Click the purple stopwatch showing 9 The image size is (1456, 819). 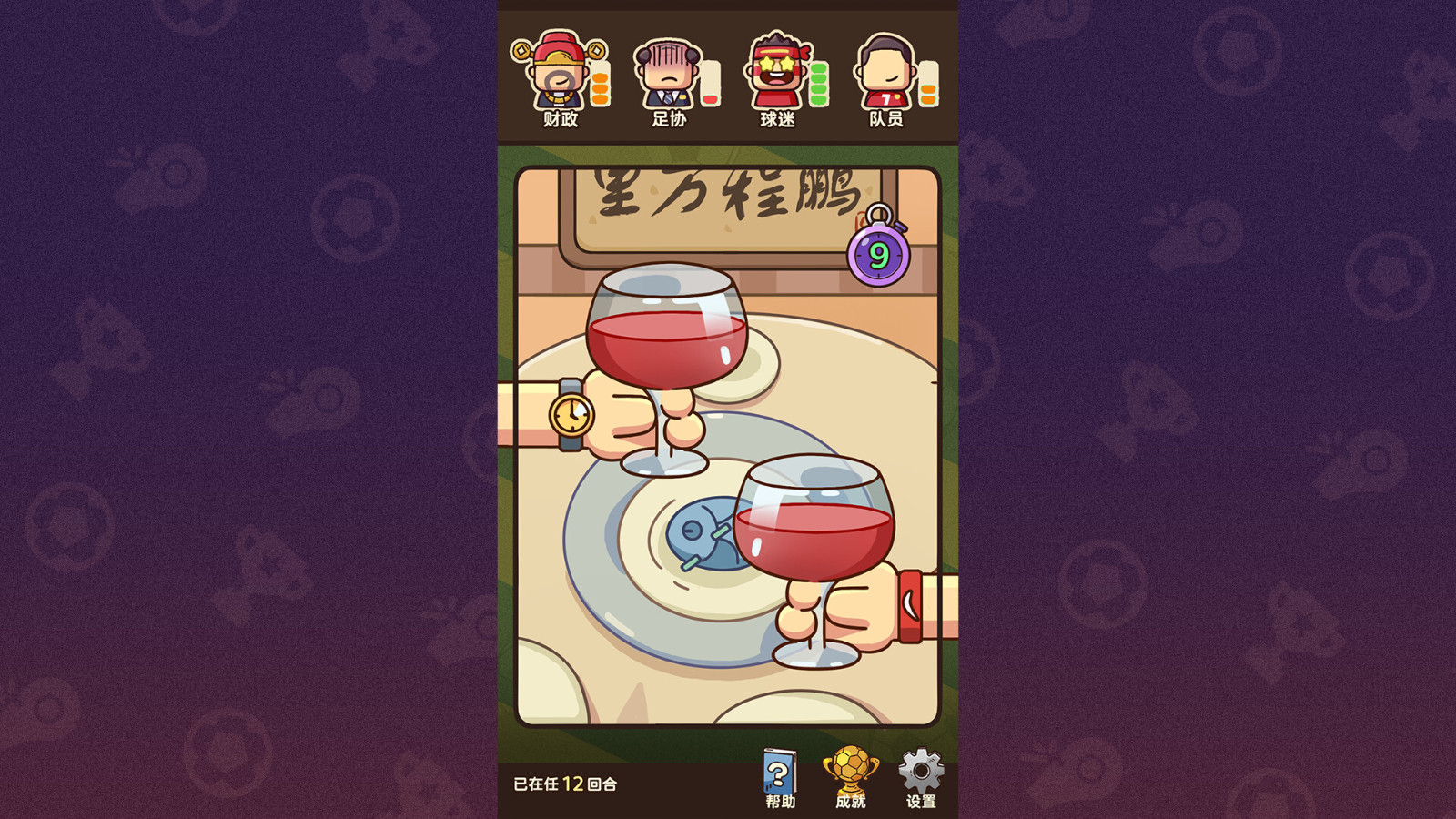878,253
